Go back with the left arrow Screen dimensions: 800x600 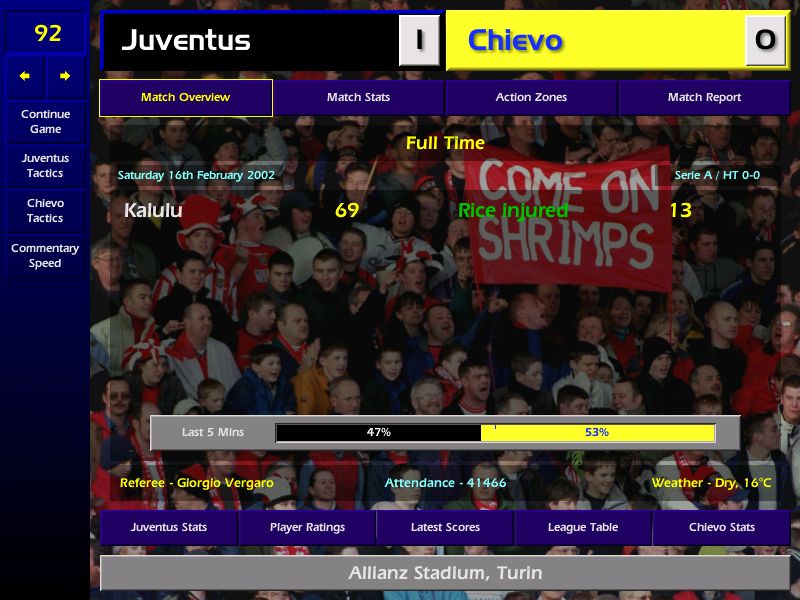click(25, 76)
